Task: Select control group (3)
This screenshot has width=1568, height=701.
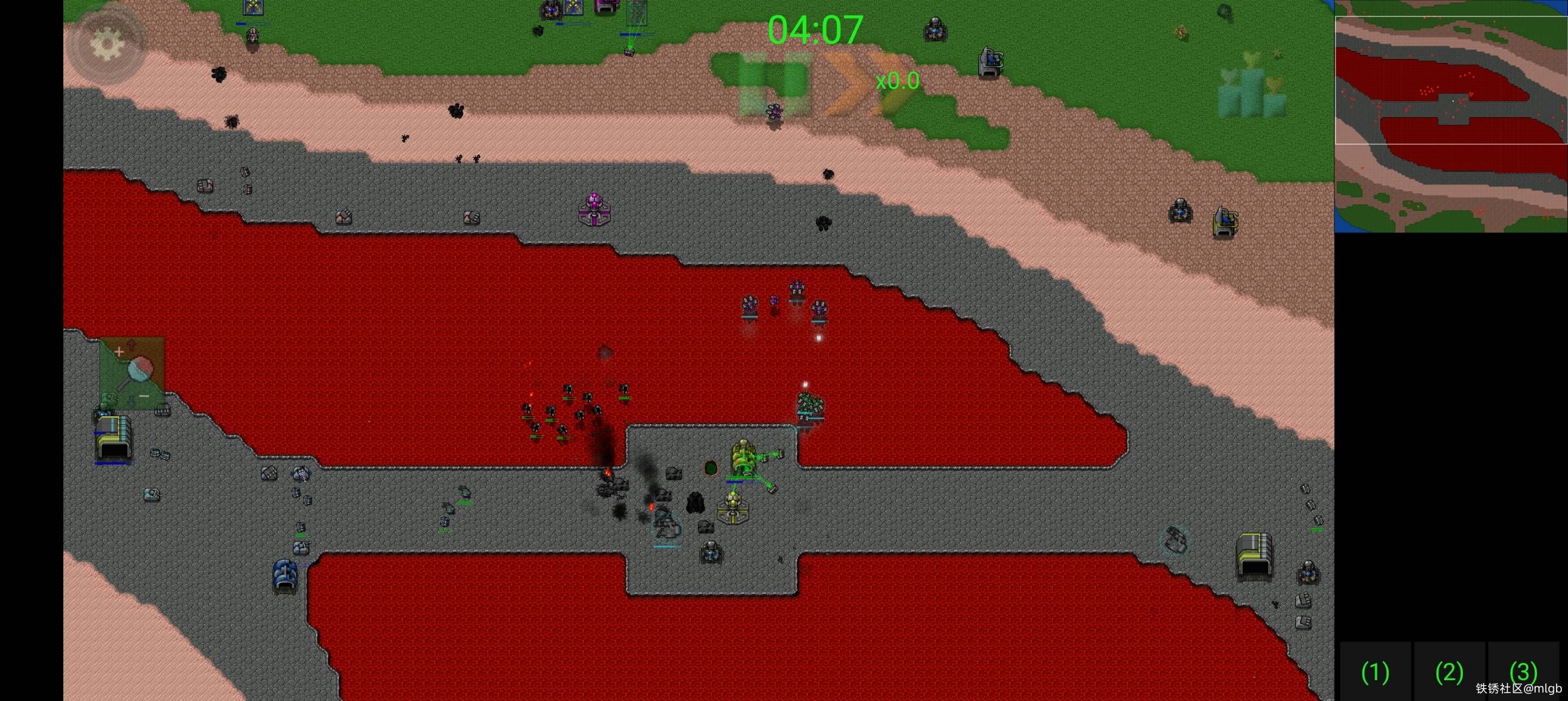Action: pyautogui.click(x=1523, y=671)
